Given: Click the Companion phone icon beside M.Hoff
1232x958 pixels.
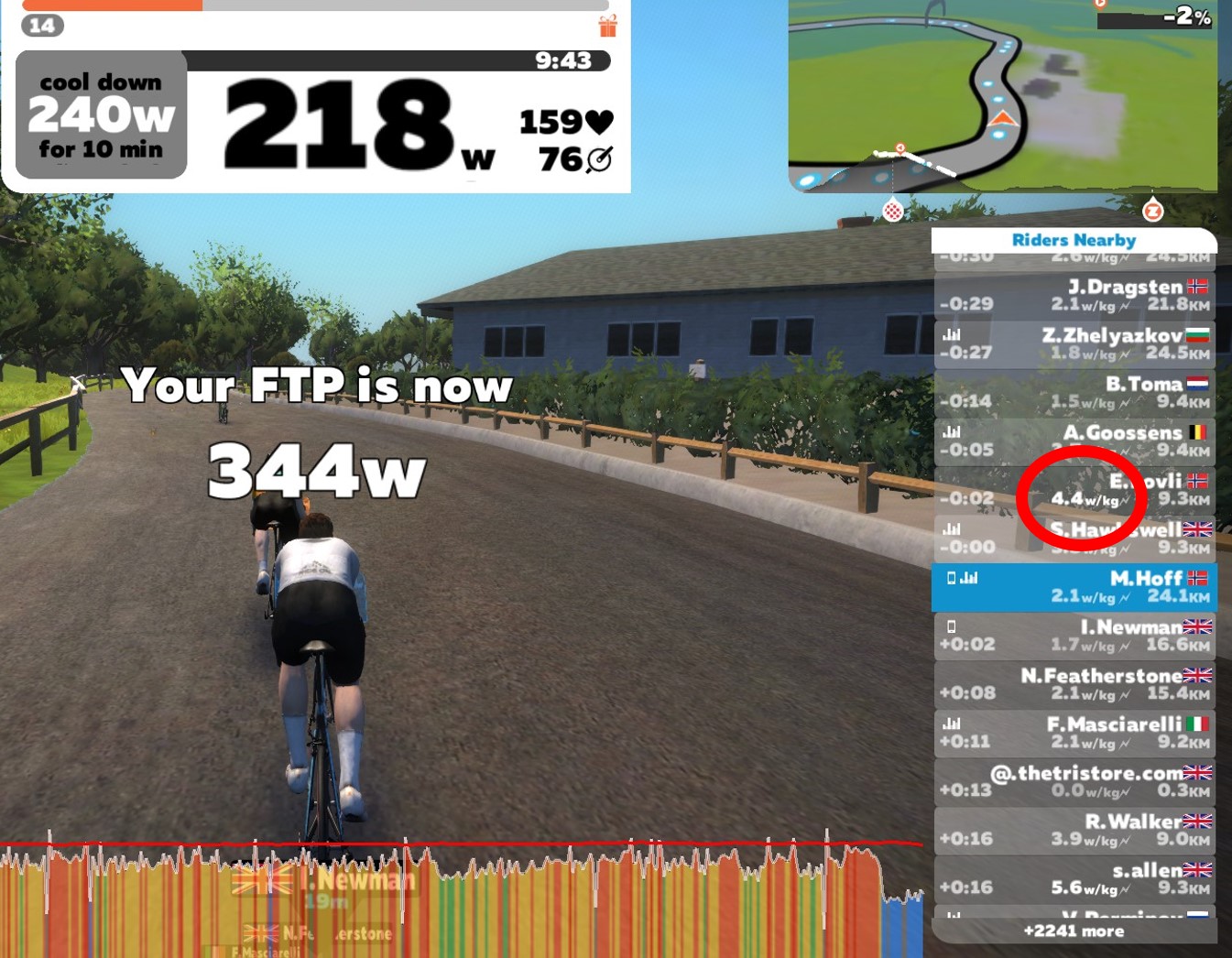Looking at the screenshot, I should pyautogui.click(x=952, y=577).
